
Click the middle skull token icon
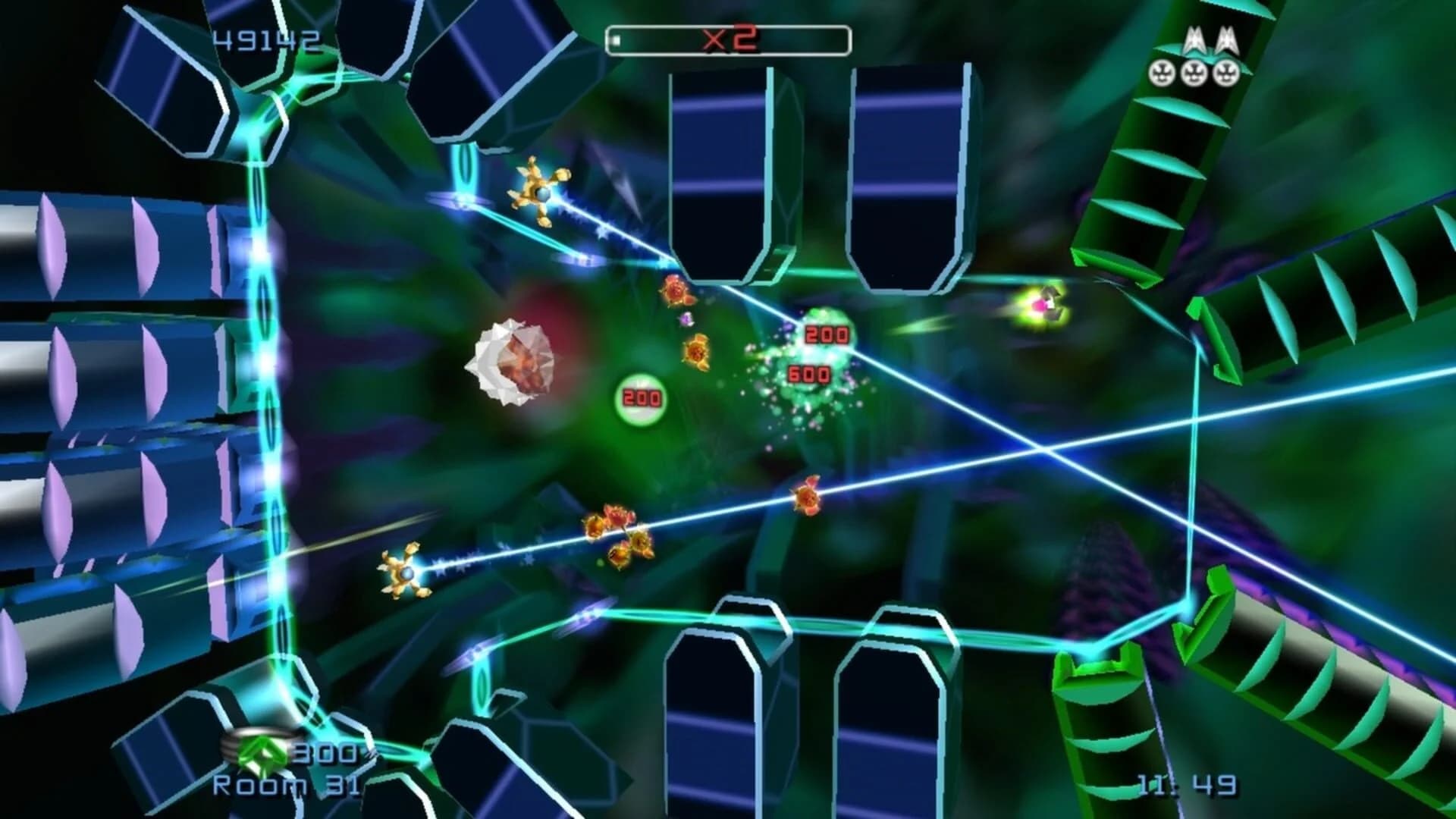pos(1194,72)
